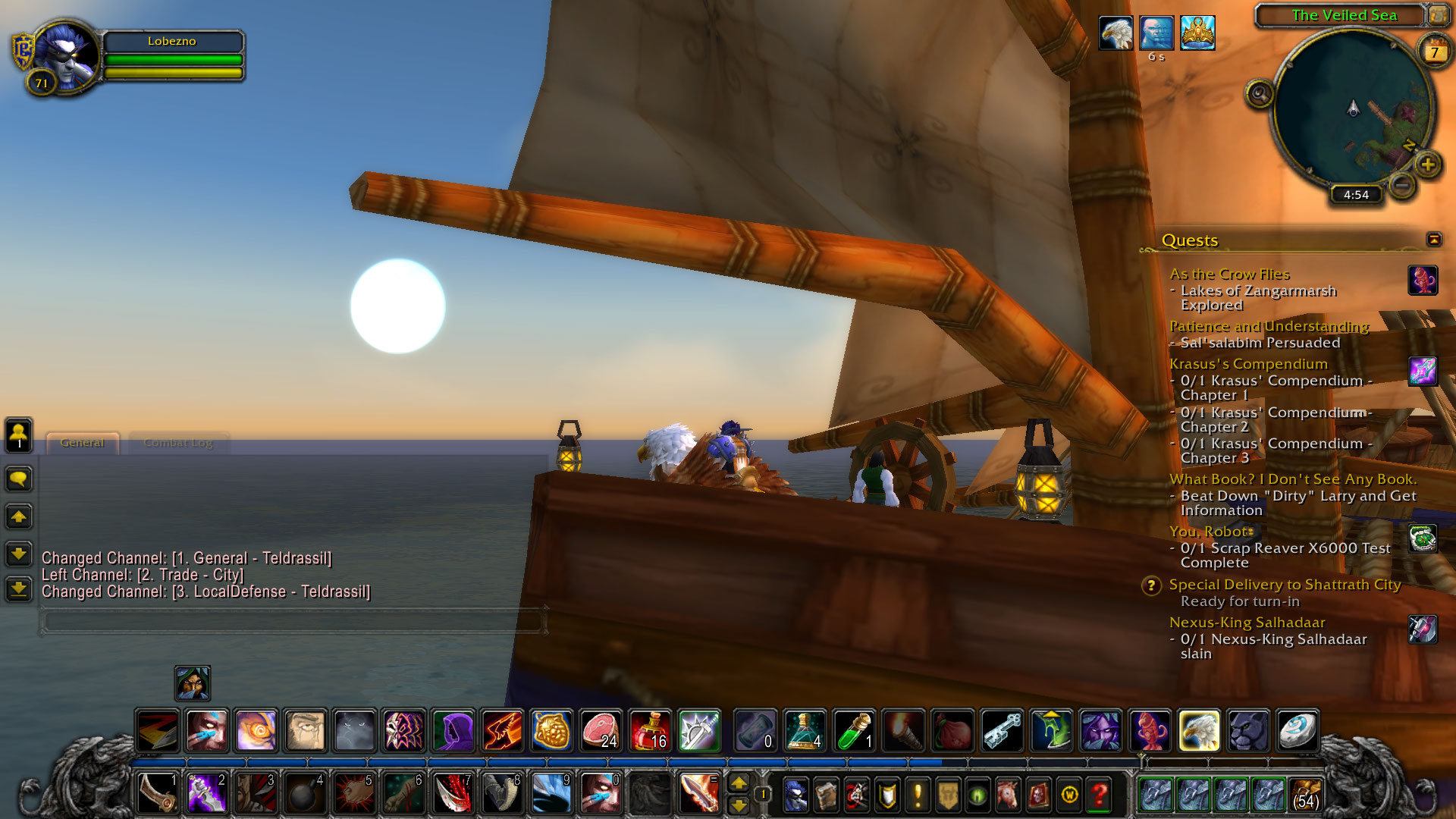The height and width of the screenshot is (819, 1456).
Task: Activate the white gryphon mount icon
Action: click(1199, 730)
